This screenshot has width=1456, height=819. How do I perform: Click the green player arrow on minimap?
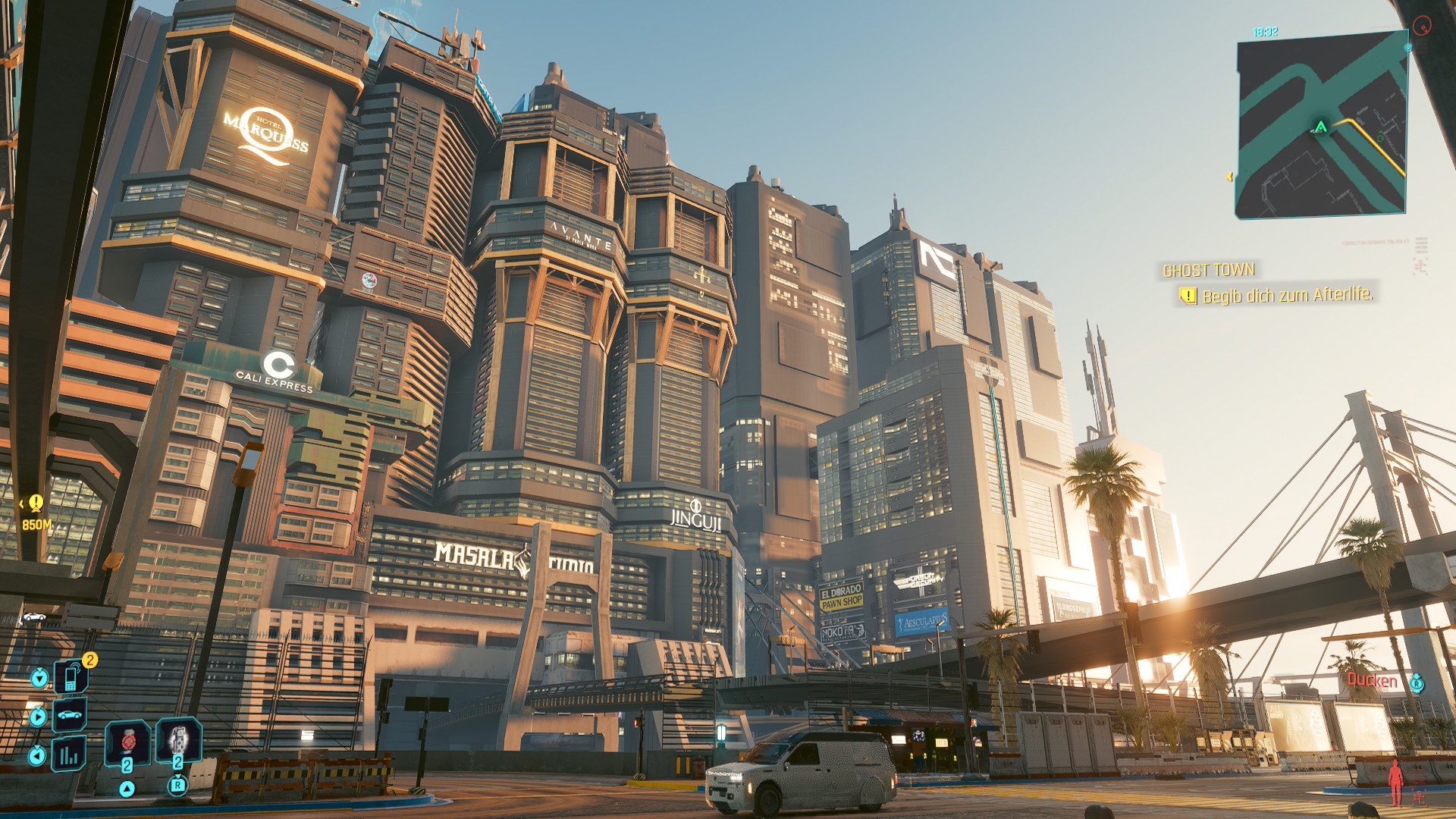point(1321,127)
